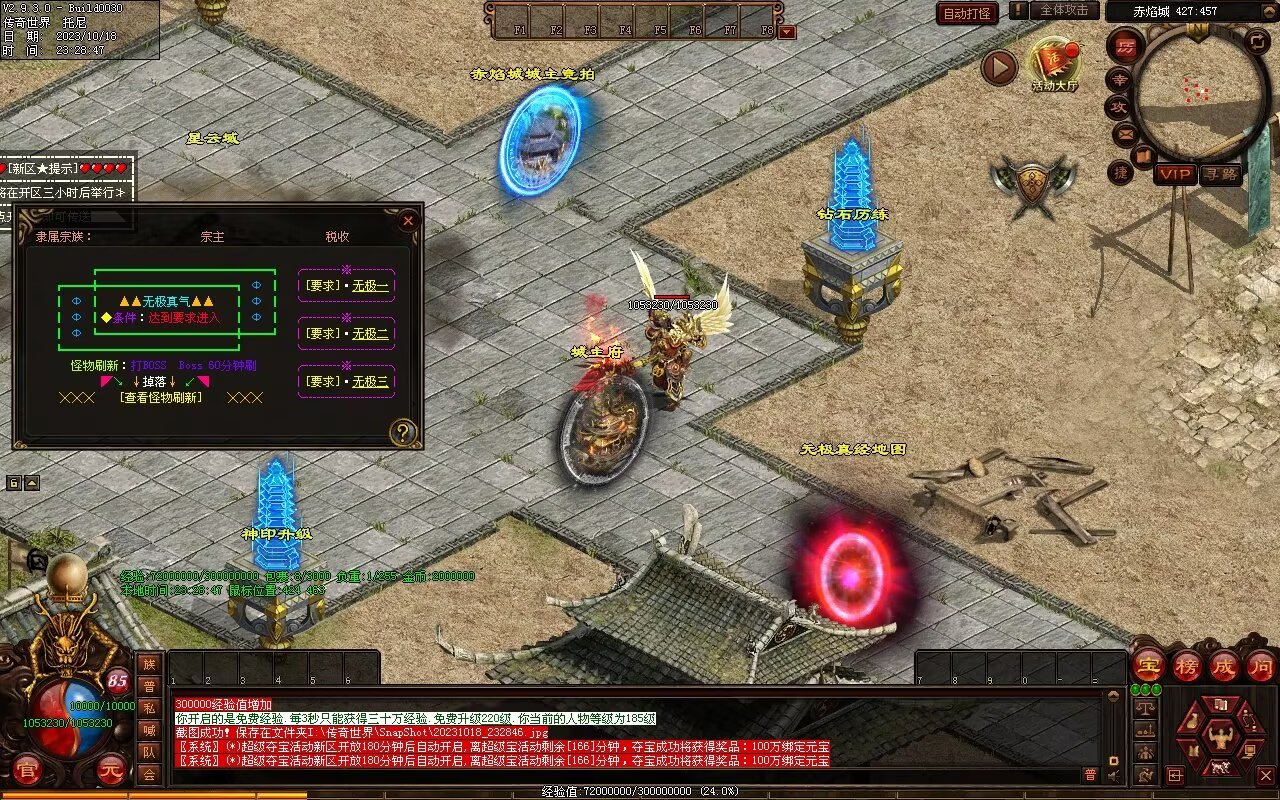Switch to the 私 private chat channel
1280x800 pixels.
149,708
